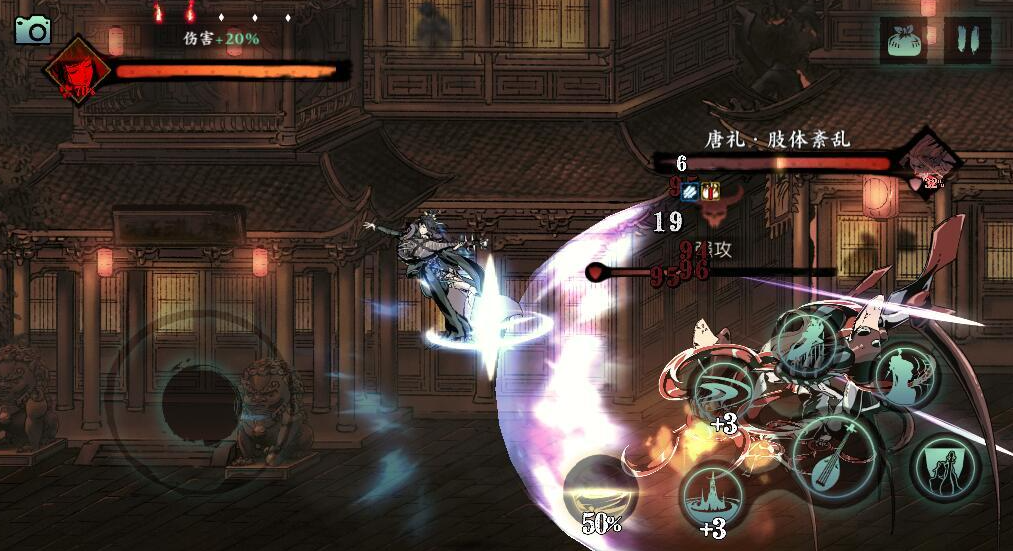Tap the raised-arm figure skill button
Screen dimensions: 1013x551
coord(945,466)
